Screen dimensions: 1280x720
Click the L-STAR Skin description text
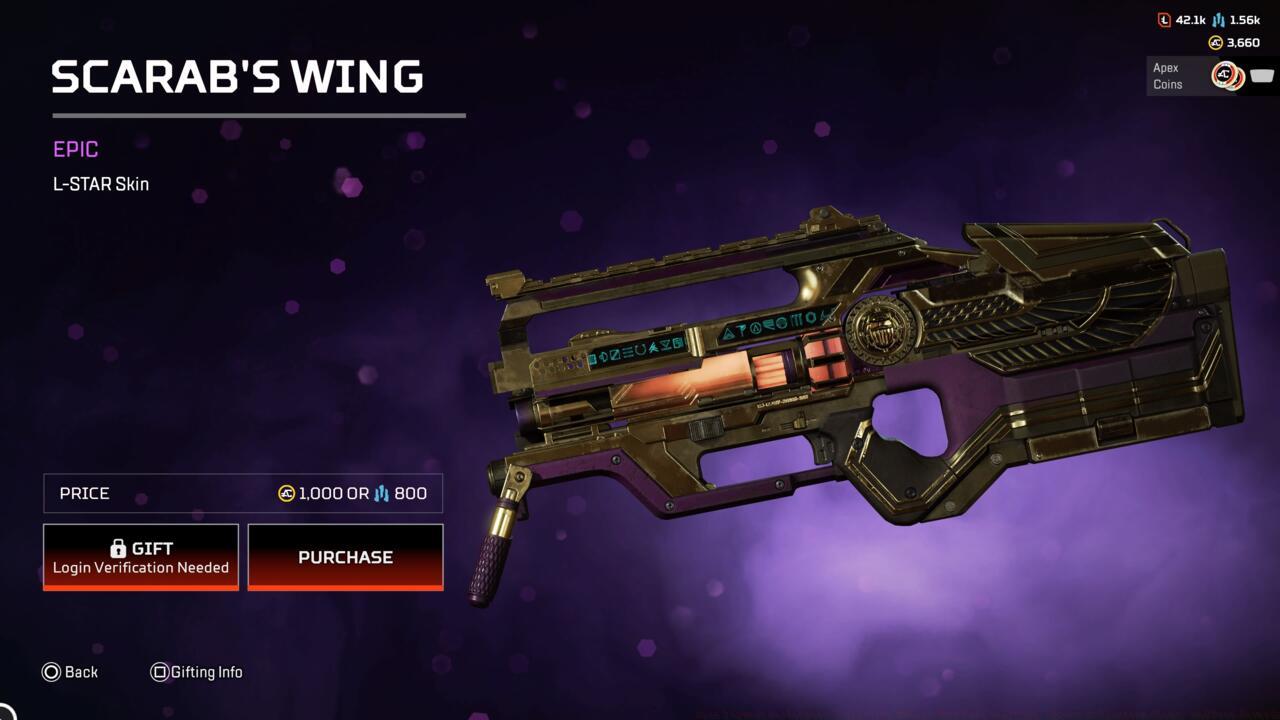[100, 184]
